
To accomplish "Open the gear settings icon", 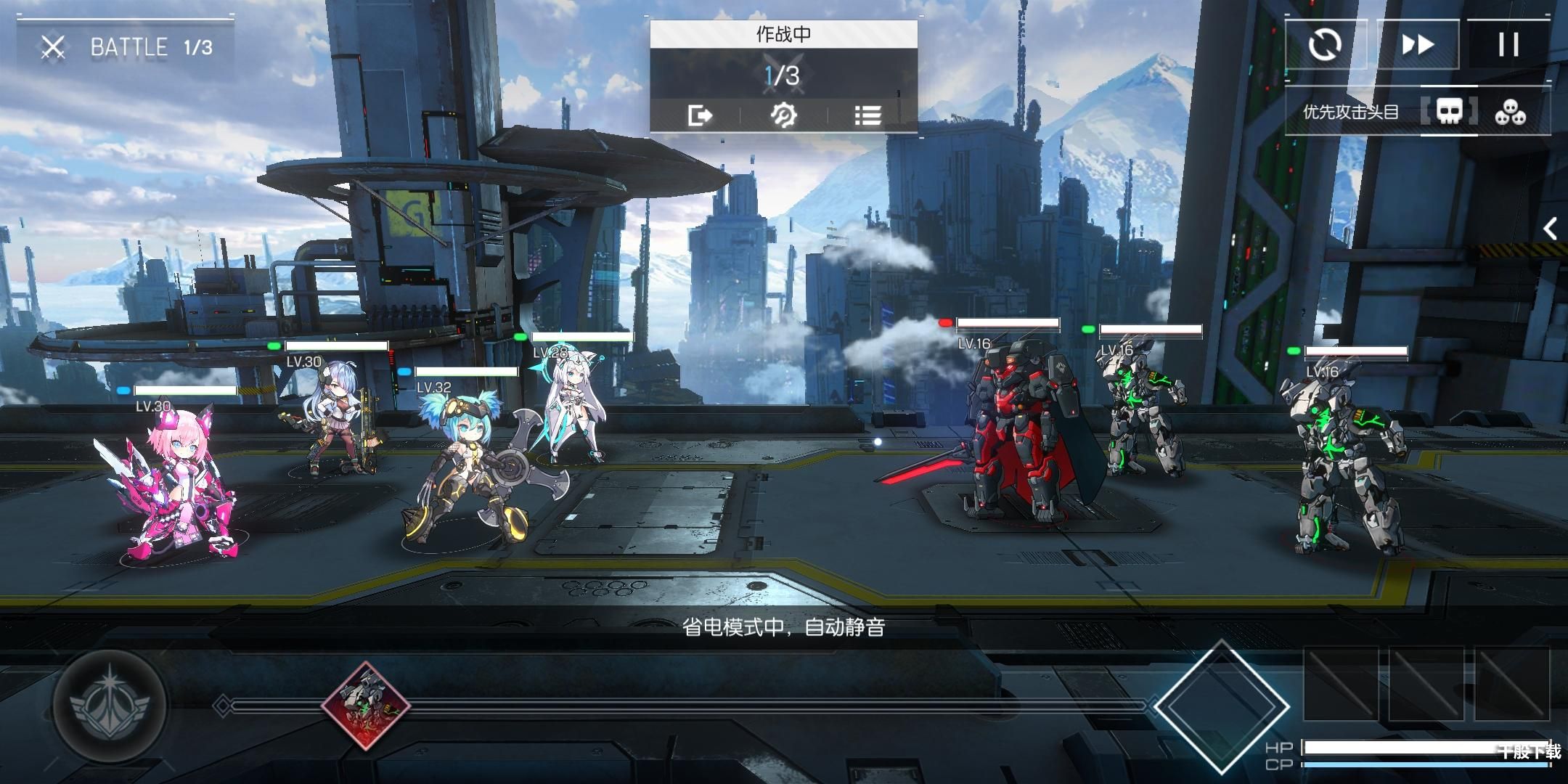I will (783, 115).
